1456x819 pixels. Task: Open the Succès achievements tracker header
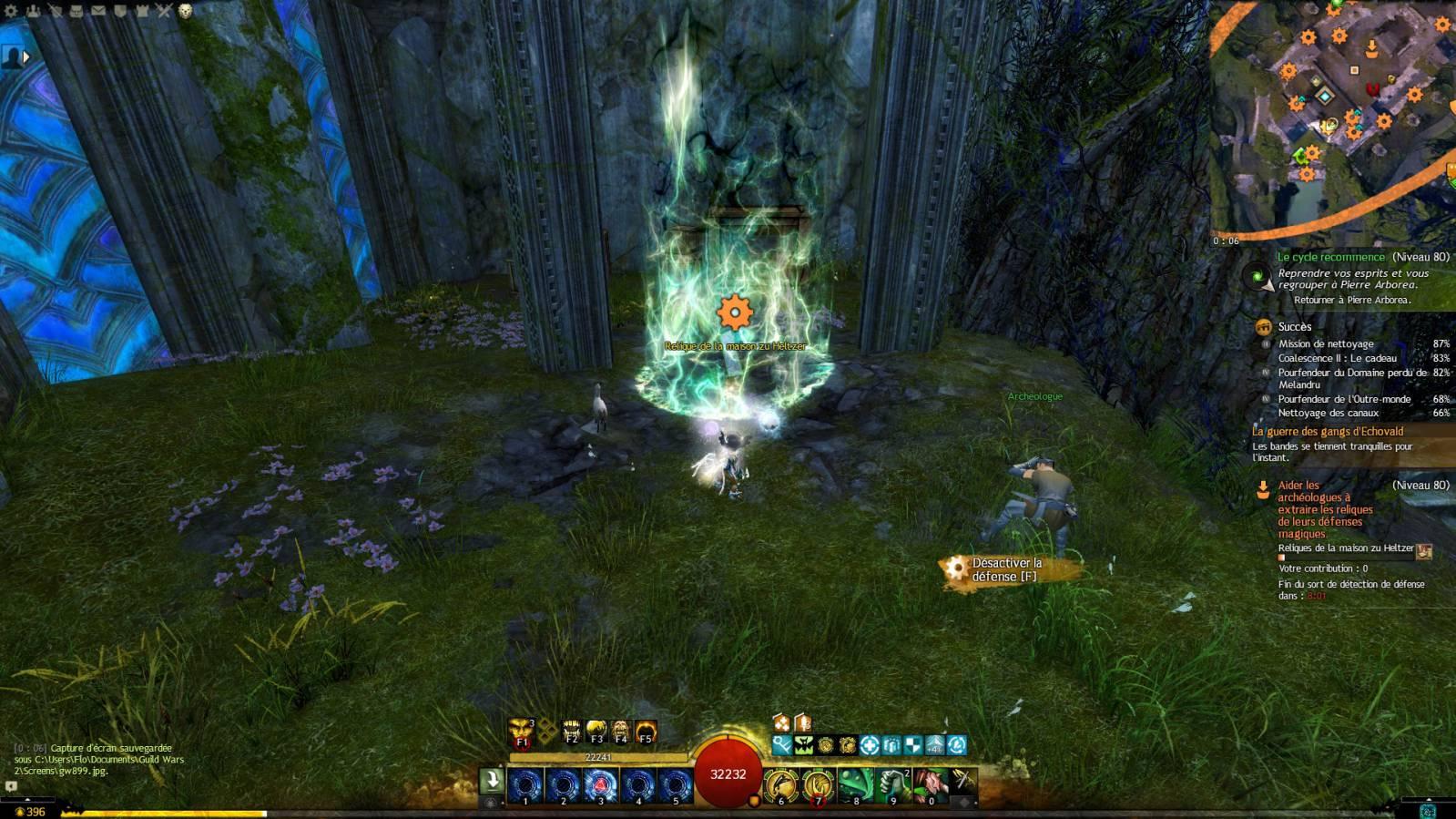1294,326
